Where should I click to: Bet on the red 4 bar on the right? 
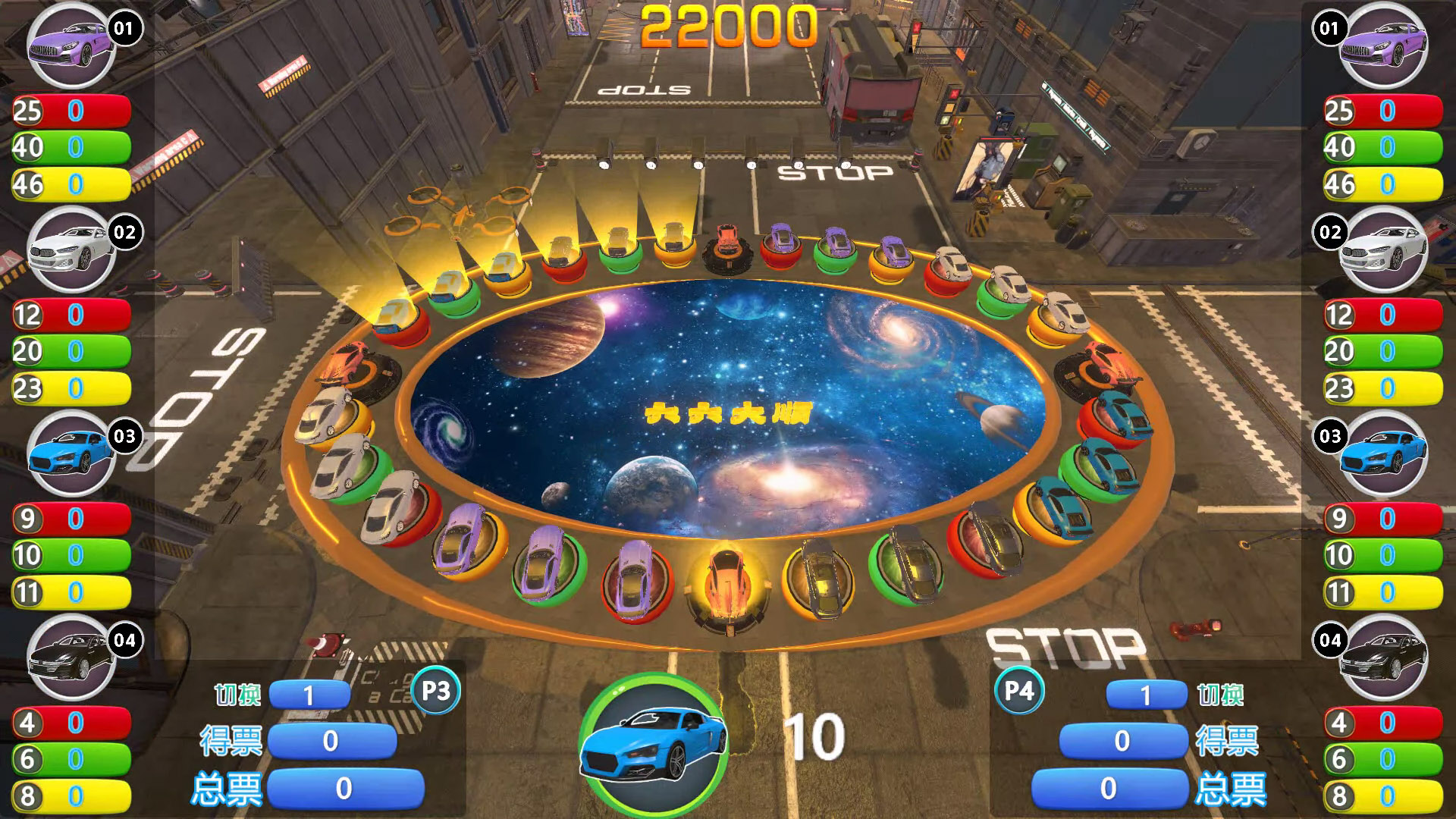pos(1384,723)
